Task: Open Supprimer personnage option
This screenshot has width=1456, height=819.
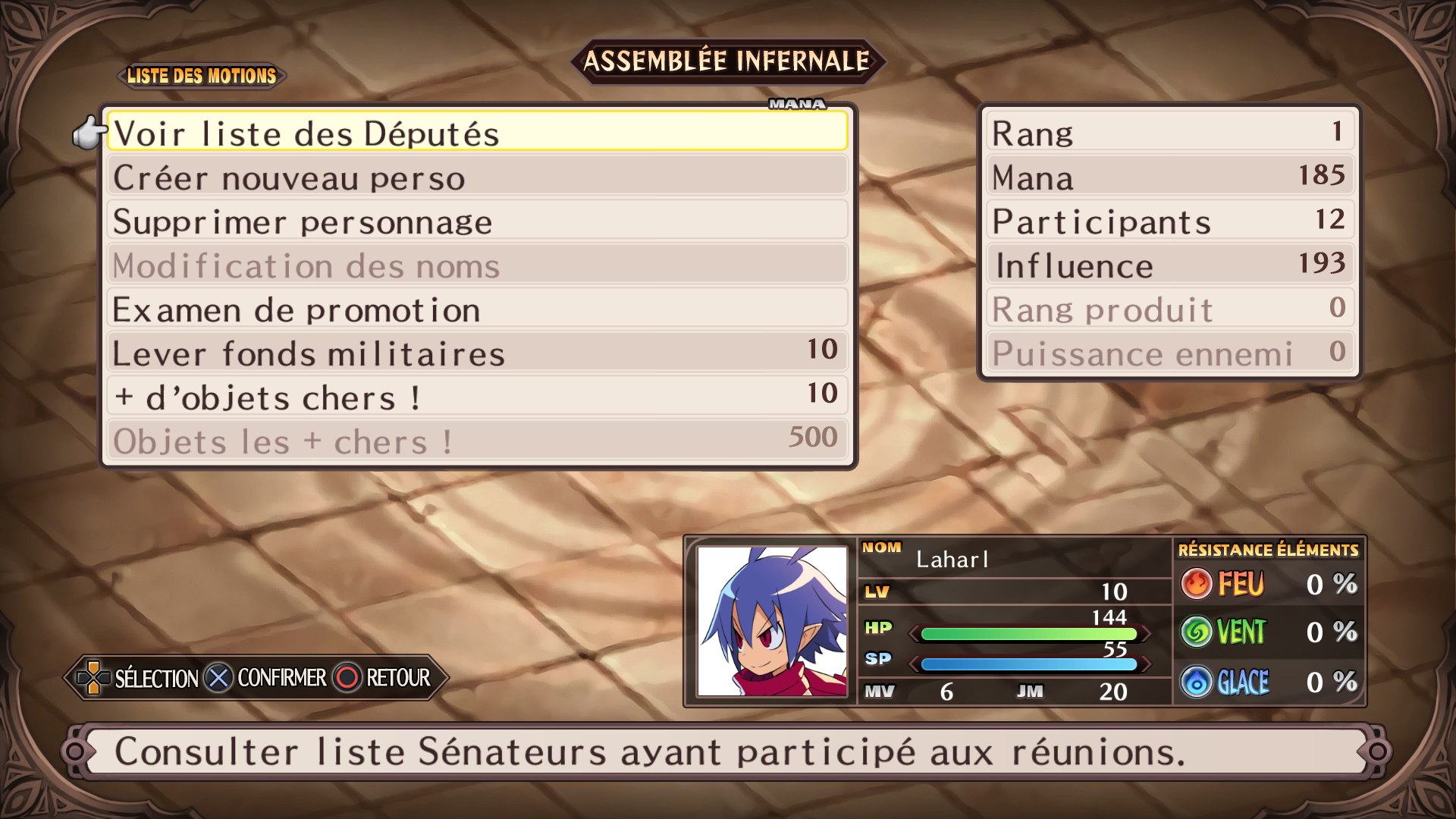Action: pos(476,221)
